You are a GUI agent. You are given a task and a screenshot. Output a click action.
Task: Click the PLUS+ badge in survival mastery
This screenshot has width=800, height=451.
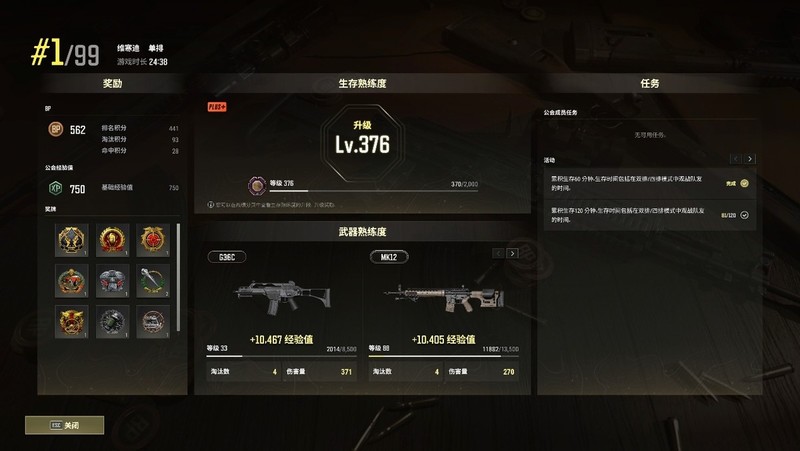coord(217,106)
